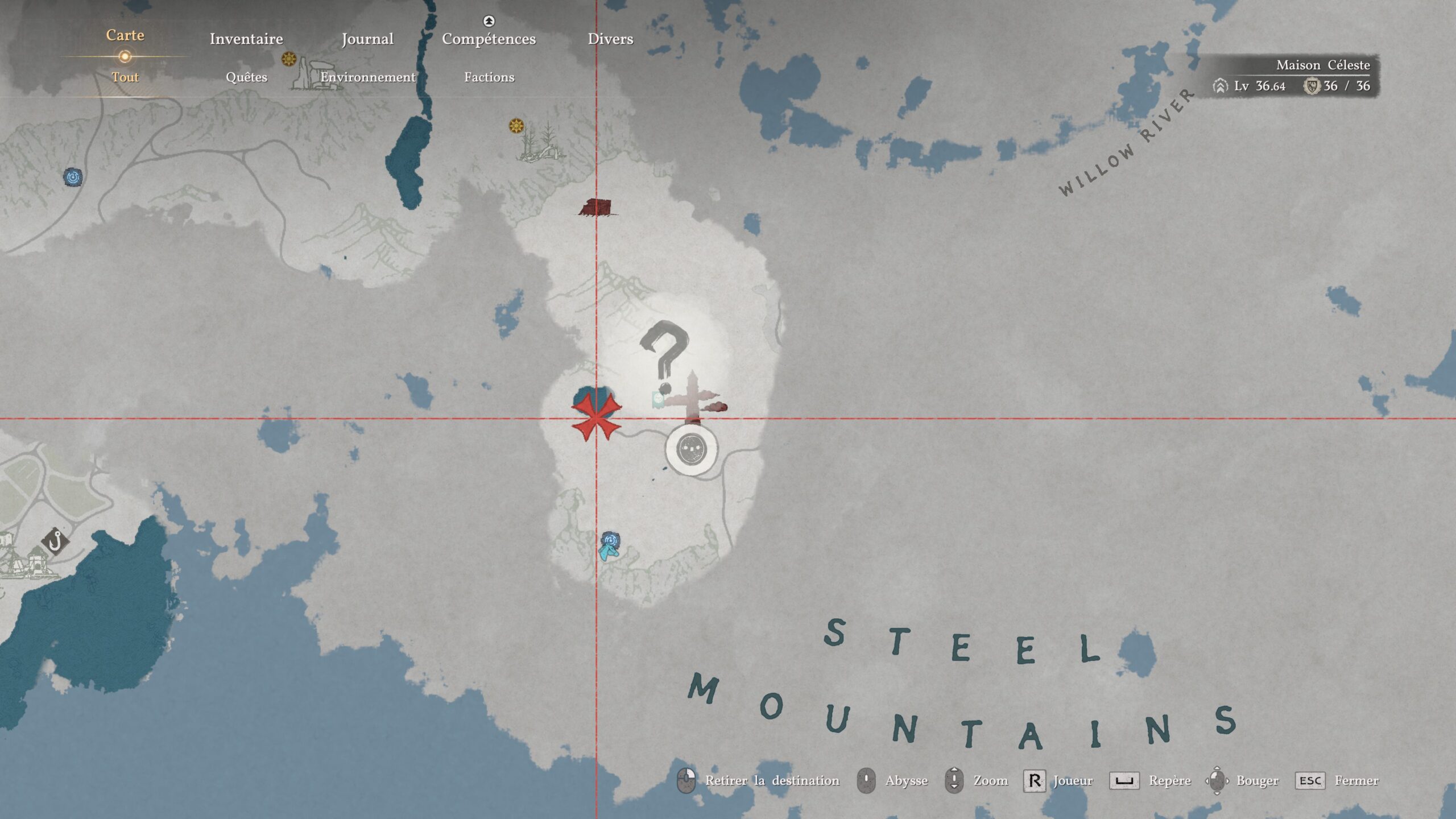Choose the Environnement map filter
The image size is (1456, 819).
click(368, 77)
